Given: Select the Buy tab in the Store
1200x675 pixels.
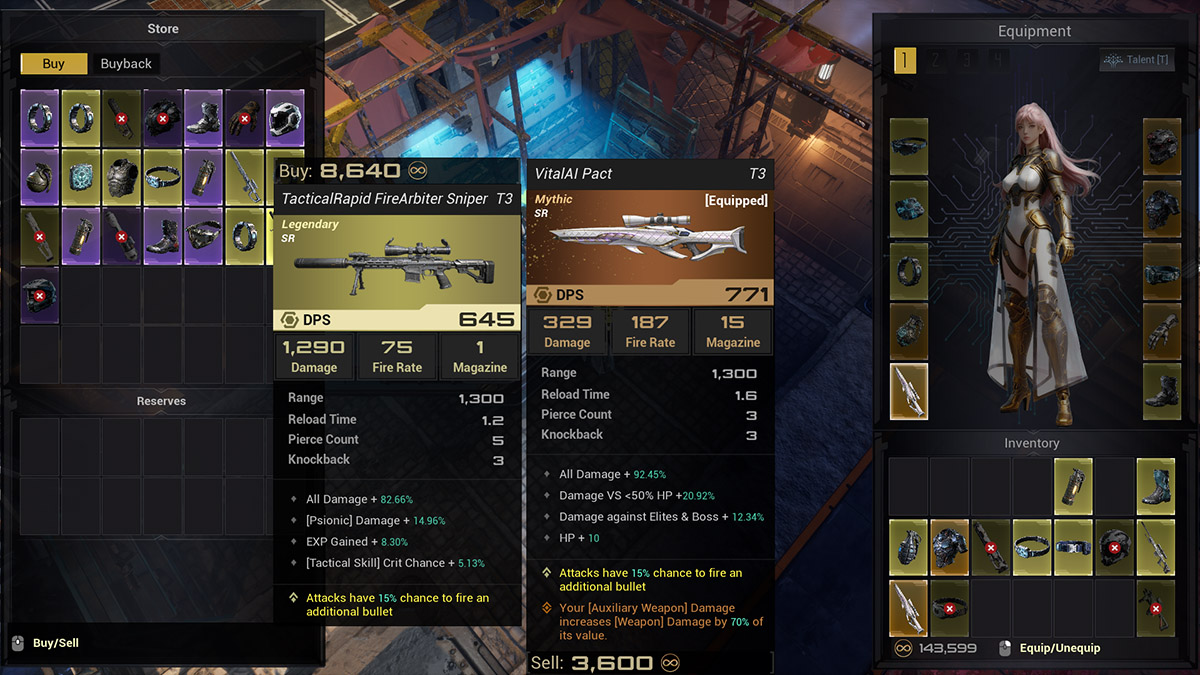Looking at the screenshot, I should [x=54, y=64].
